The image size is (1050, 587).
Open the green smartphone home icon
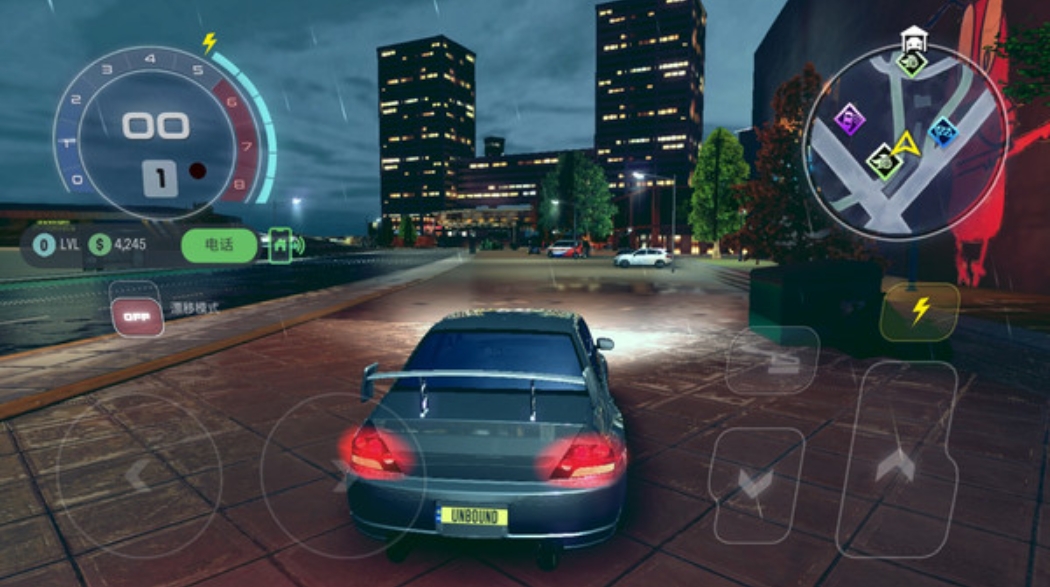point(280,243)
